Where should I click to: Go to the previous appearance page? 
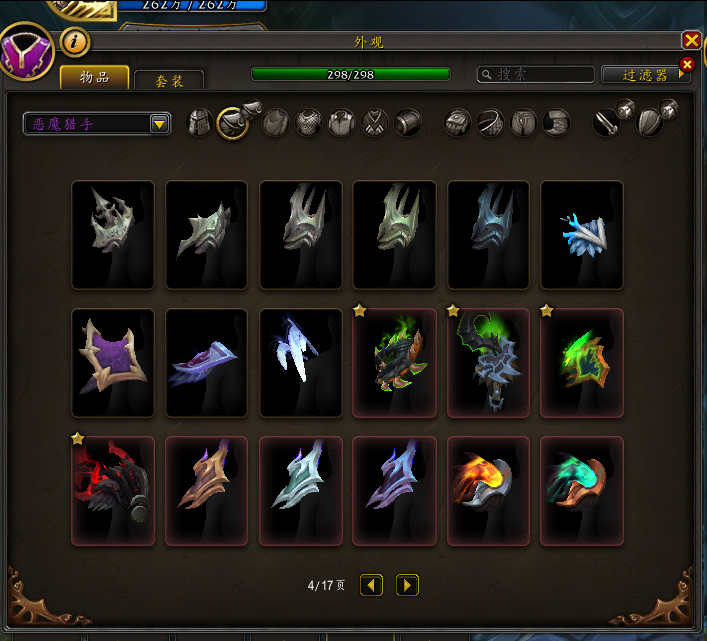point(372,585)
